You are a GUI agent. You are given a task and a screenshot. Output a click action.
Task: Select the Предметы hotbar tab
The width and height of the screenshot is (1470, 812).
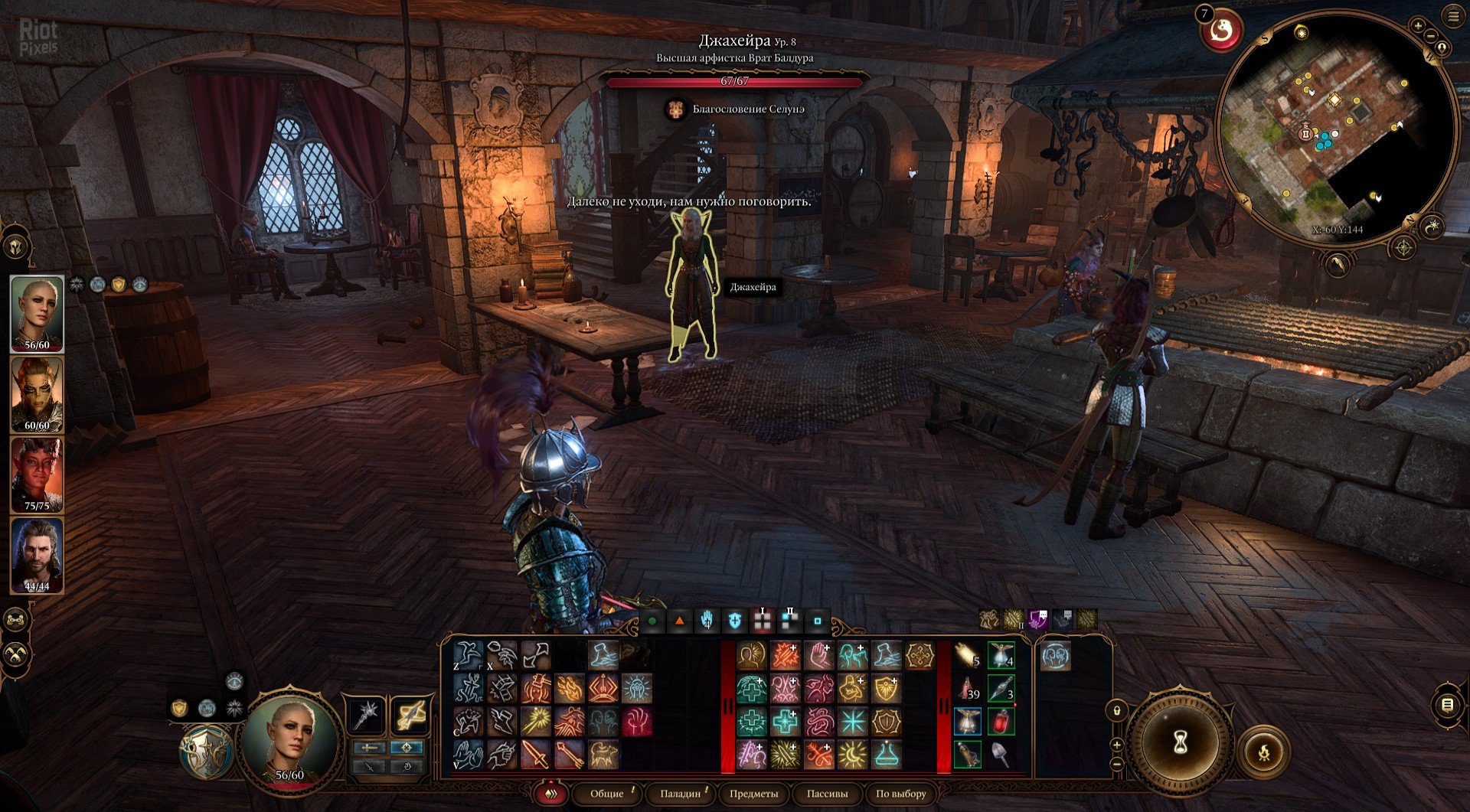(753, 794)
